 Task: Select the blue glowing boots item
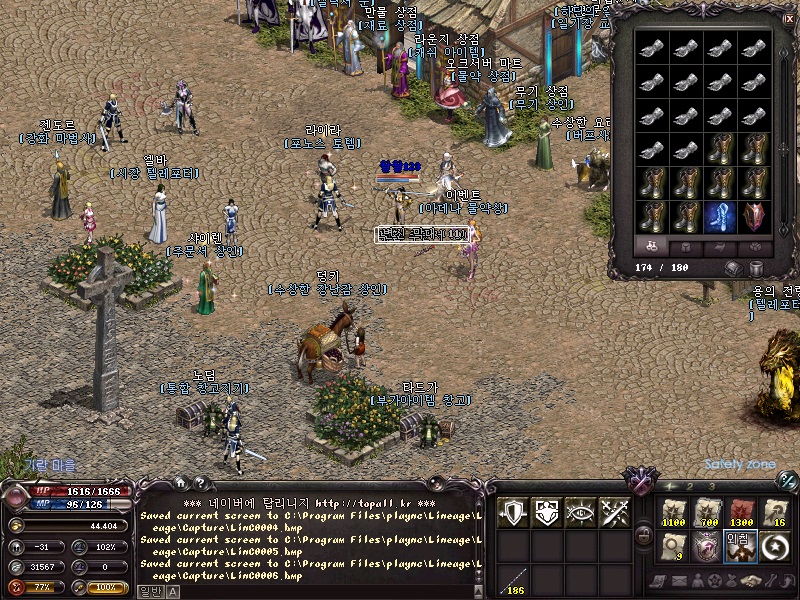coord(722,215)
